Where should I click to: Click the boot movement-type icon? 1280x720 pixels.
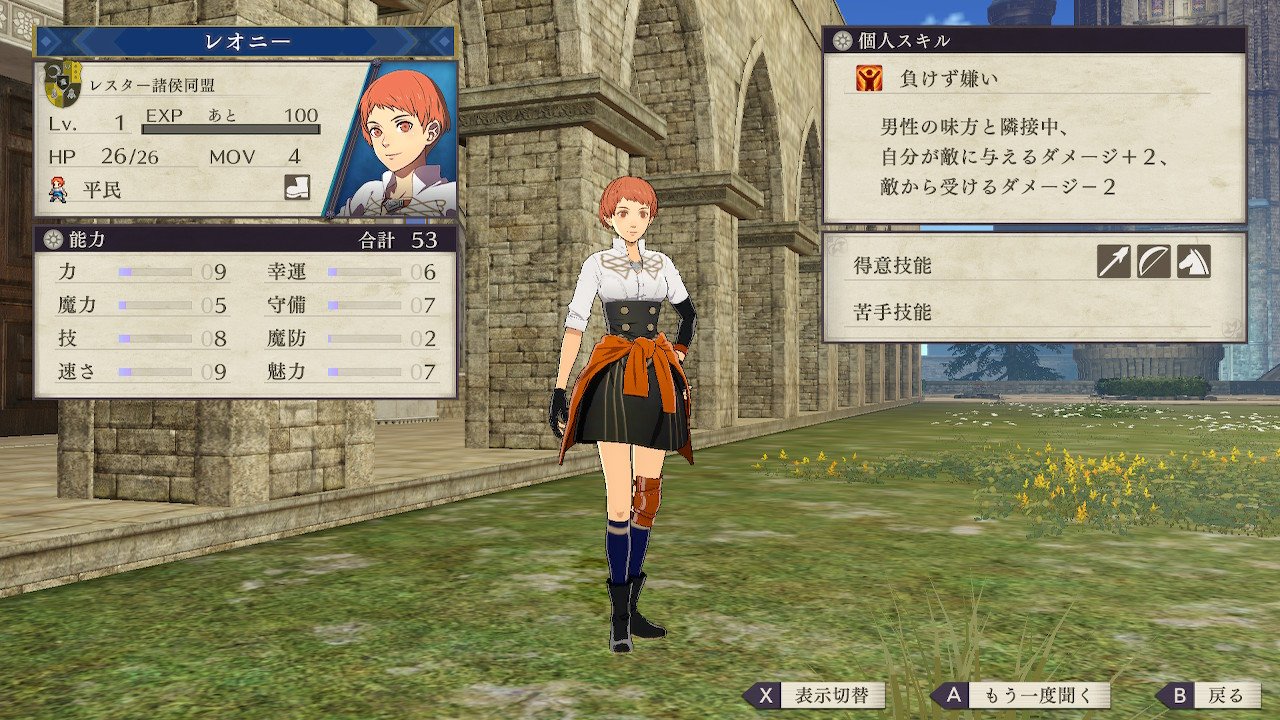click(297, 187)
